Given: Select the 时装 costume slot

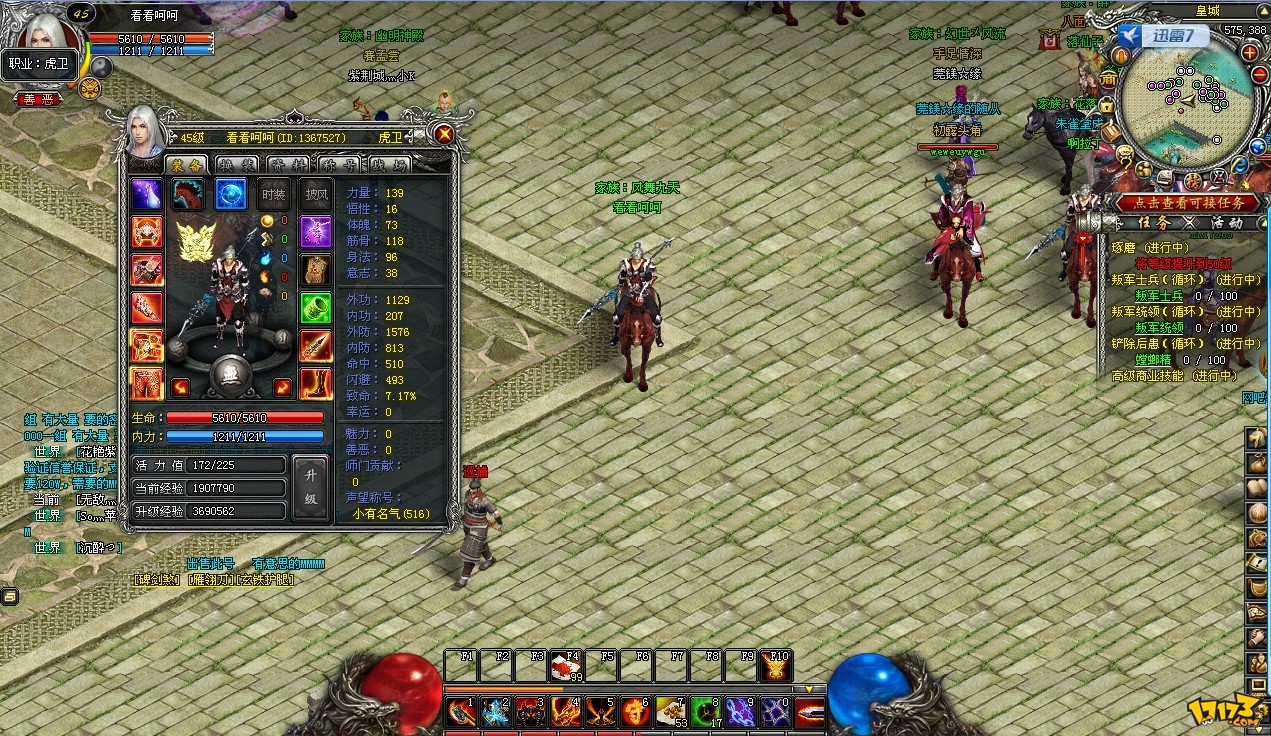Looking at the screenshot, I should 274,195.
